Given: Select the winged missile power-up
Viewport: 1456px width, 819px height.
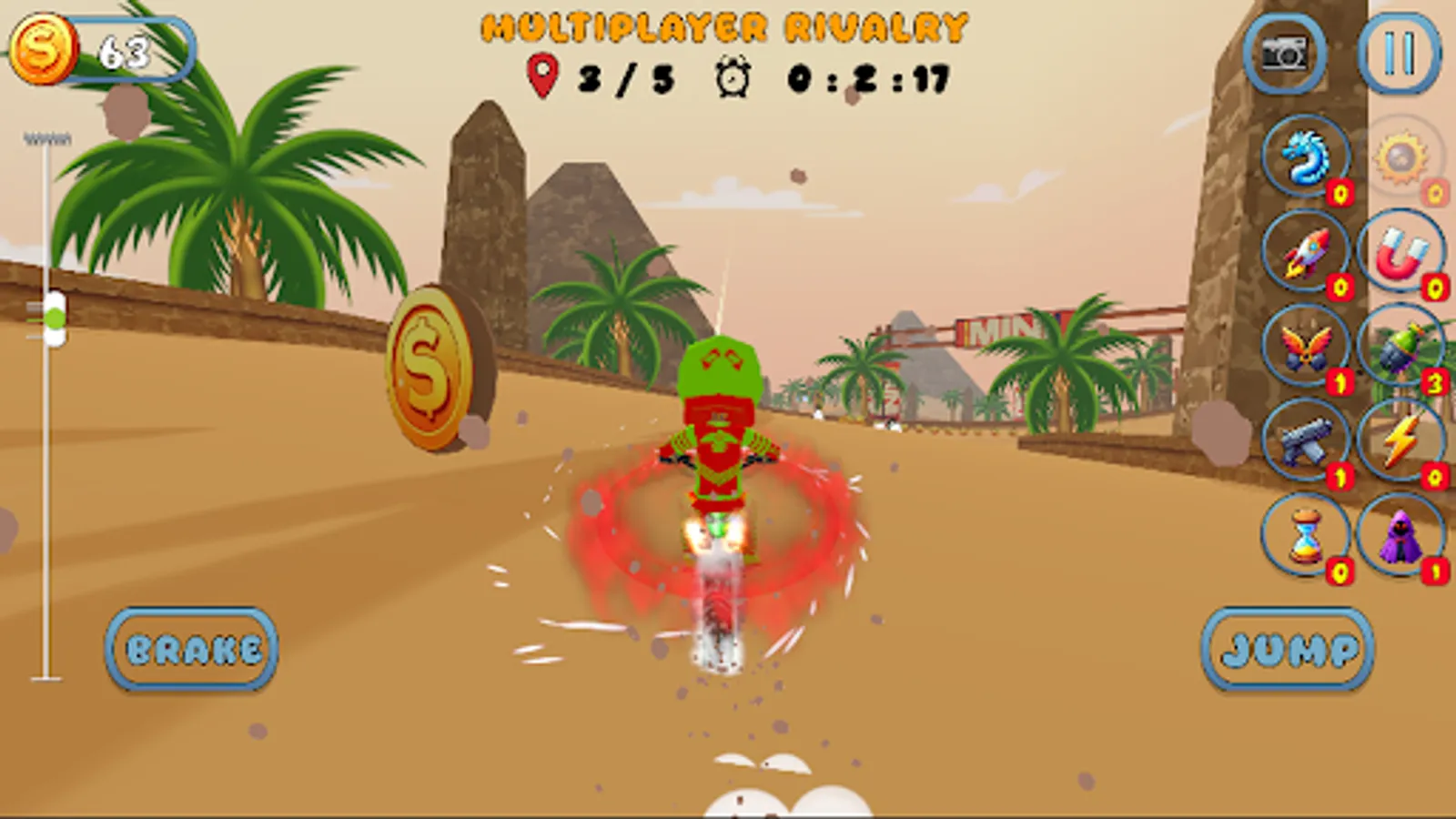Looking at the screenshot, I should tap(1305, 350).
